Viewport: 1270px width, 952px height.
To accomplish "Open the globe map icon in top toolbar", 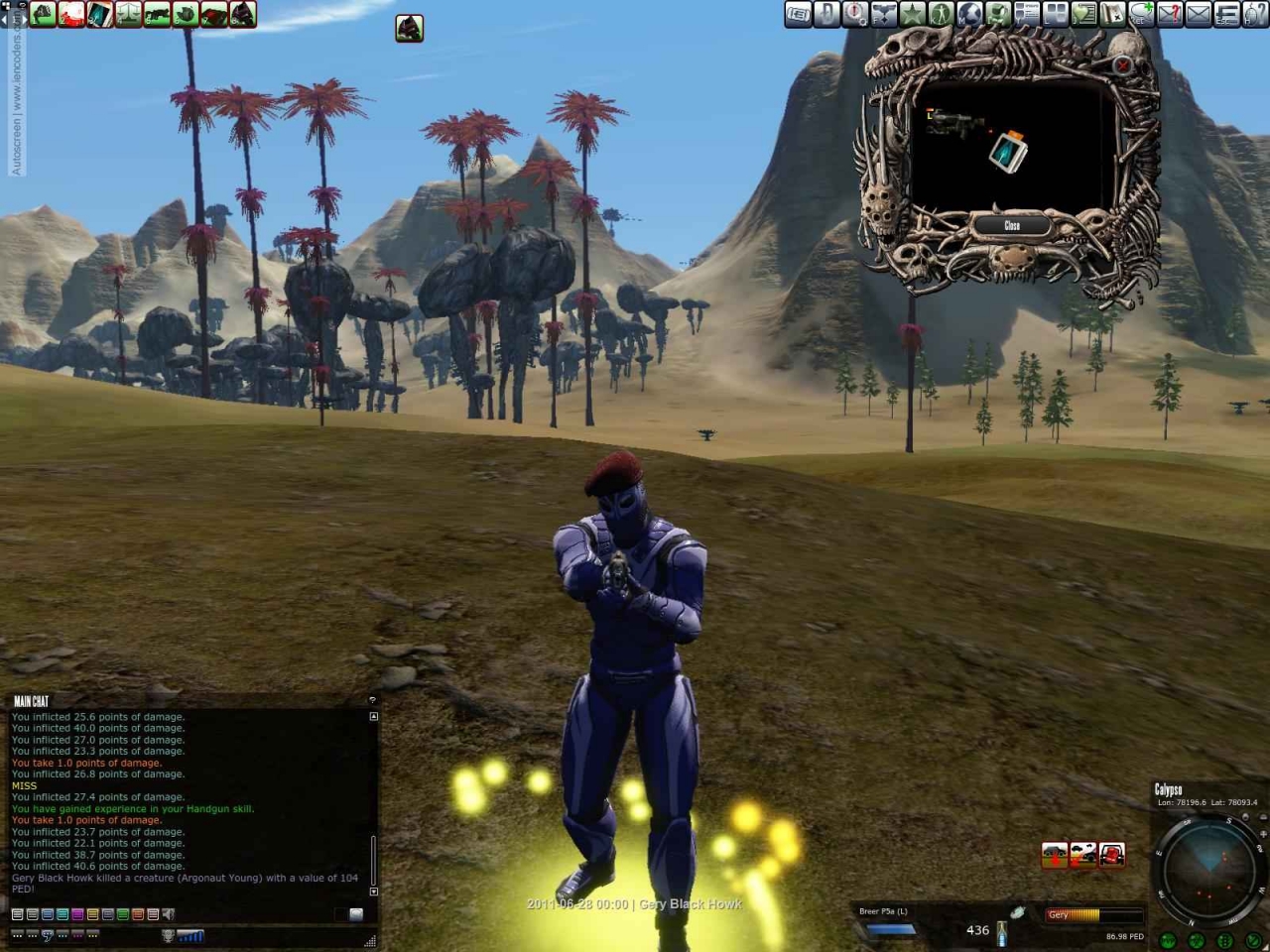I will coord(969,14).
